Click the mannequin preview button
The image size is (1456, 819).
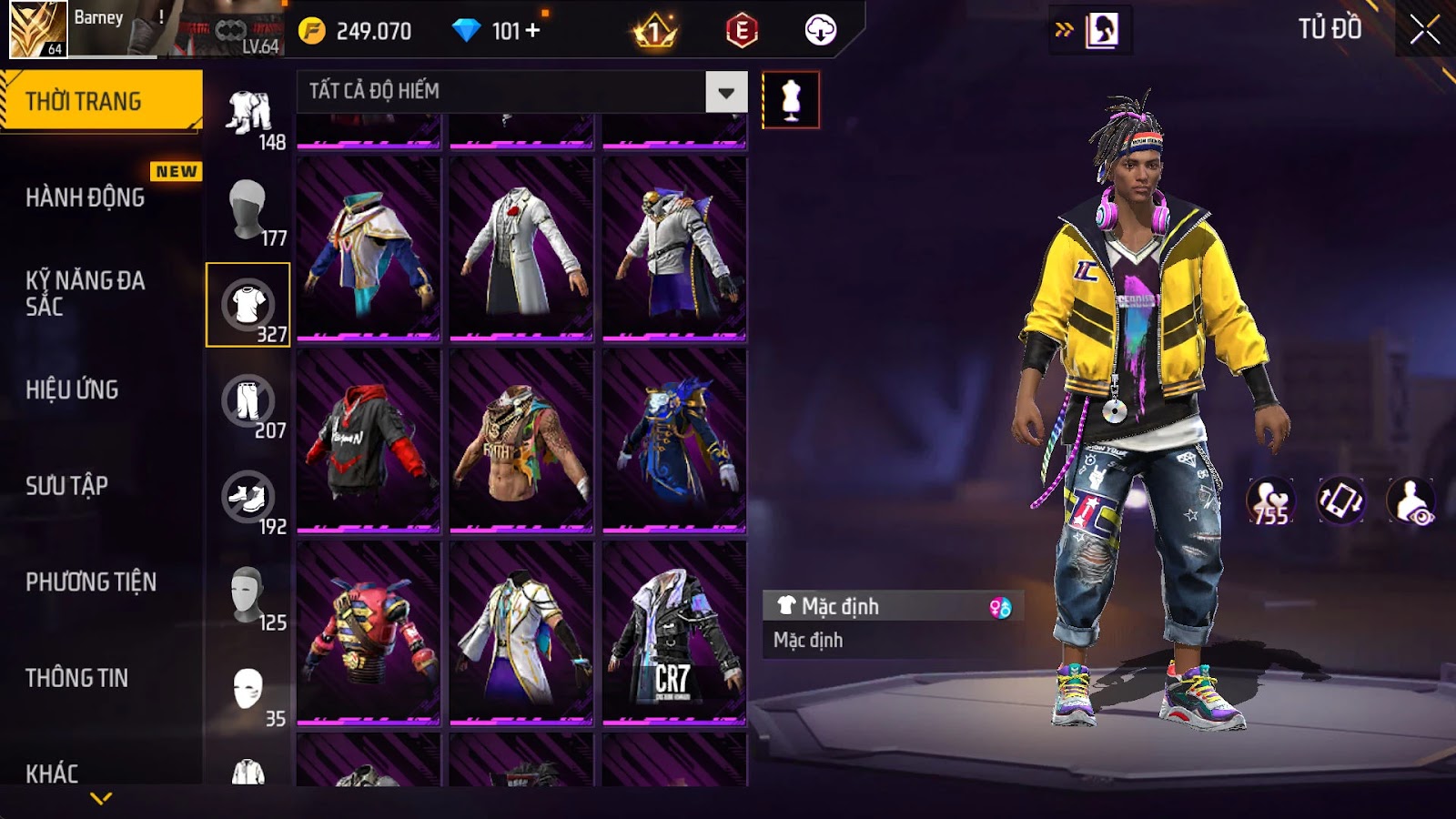tap(790, 99)
